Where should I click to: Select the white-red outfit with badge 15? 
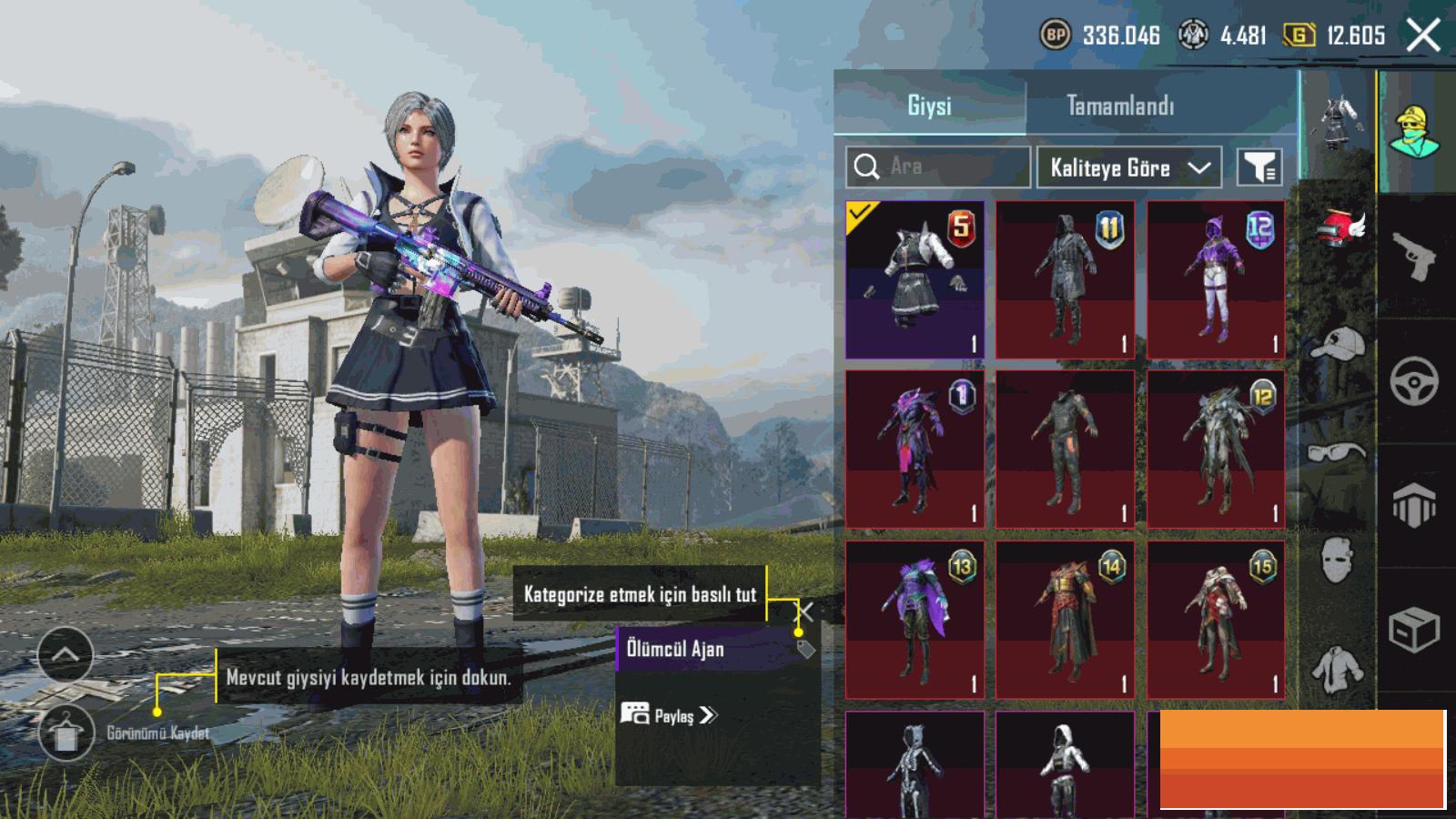click(x=1216, y=620)
